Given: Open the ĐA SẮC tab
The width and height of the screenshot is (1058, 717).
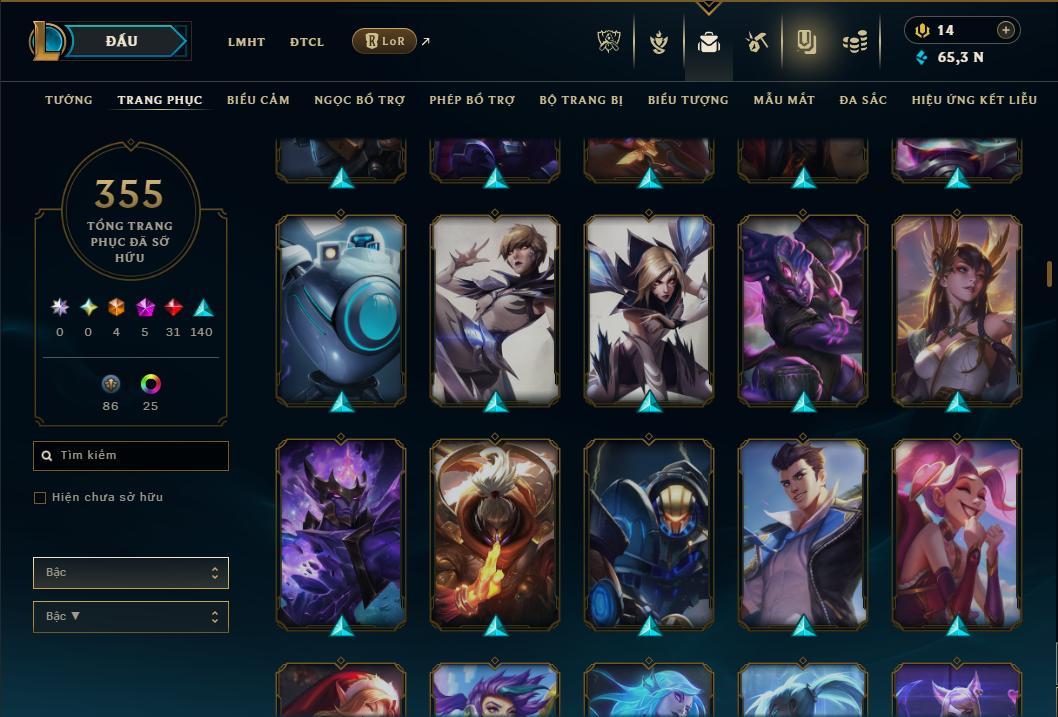Looking at the screenshot, I should [x=863, y=100].
